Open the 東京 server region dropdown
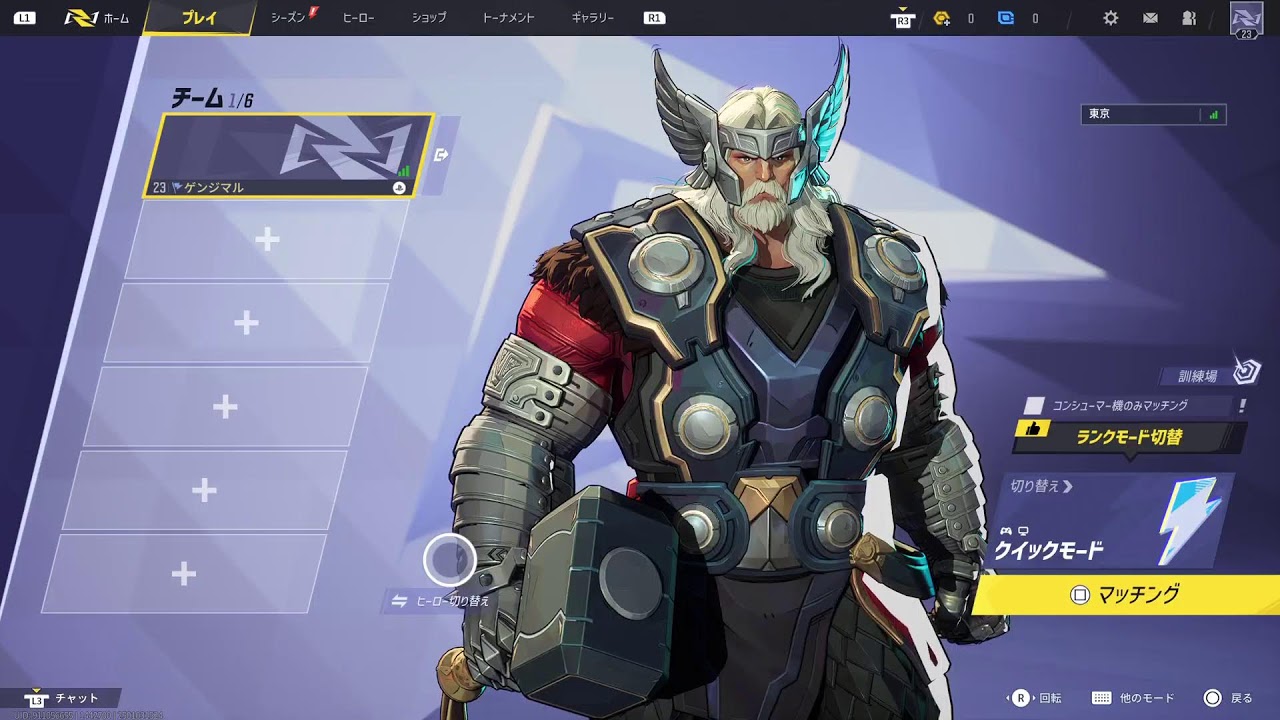 tap(1153, 114)
